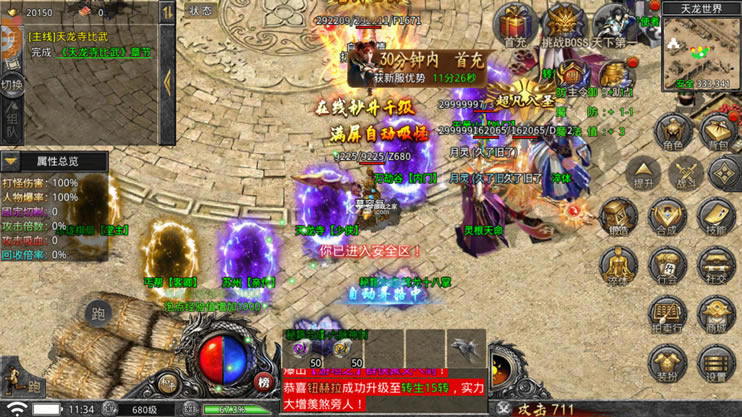
Task: Open the 角色 character panel
Action: point(674,133)
